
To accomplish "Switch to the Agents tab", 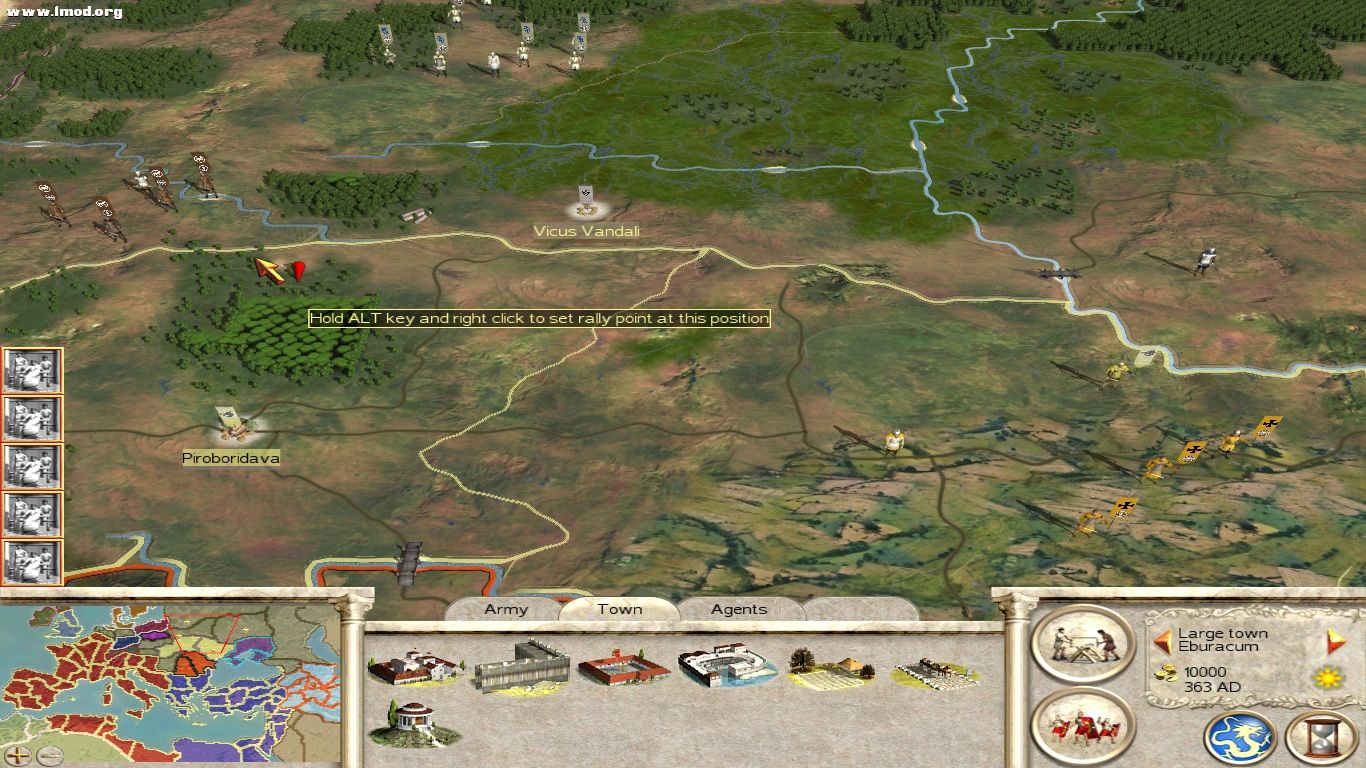I will pos(738,609).
